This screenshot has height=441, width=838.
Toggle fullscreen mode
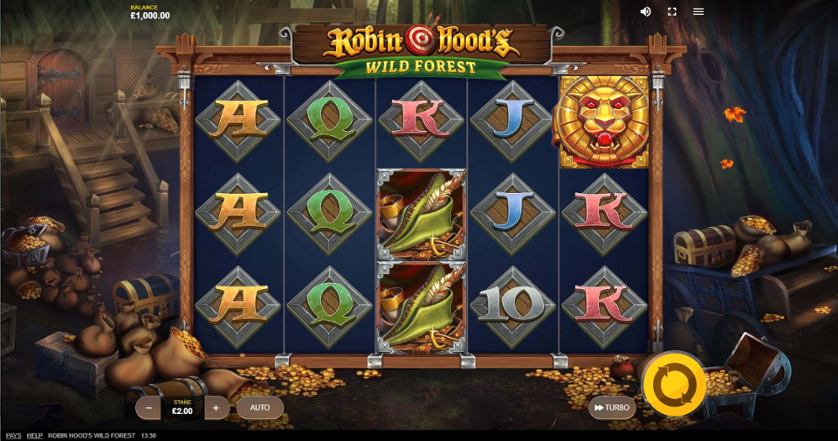(x=672, y=11)
